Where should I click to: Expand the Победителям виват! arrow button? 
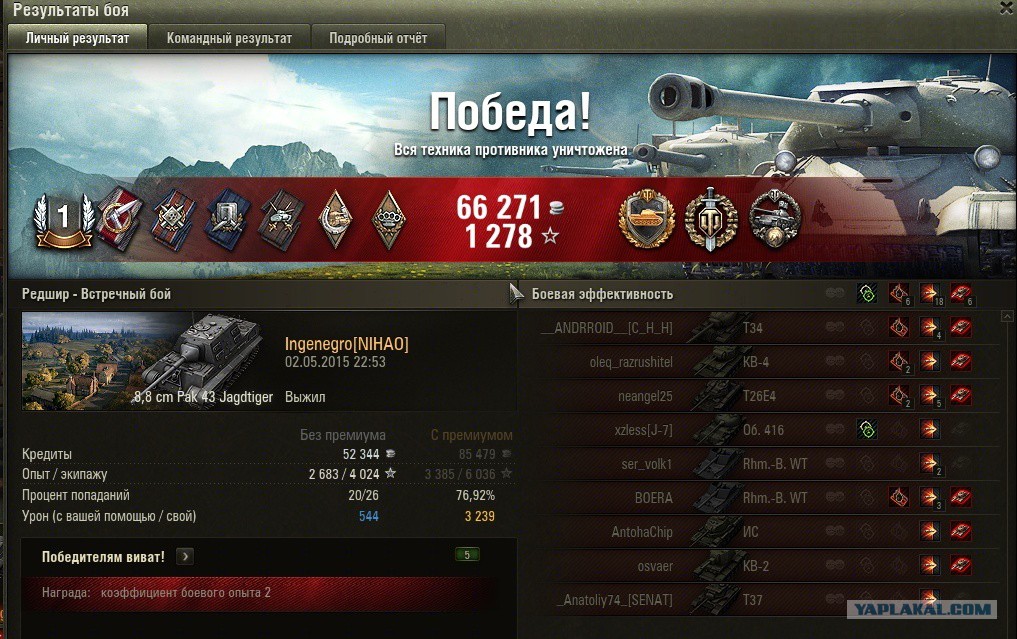click(187, 557)
